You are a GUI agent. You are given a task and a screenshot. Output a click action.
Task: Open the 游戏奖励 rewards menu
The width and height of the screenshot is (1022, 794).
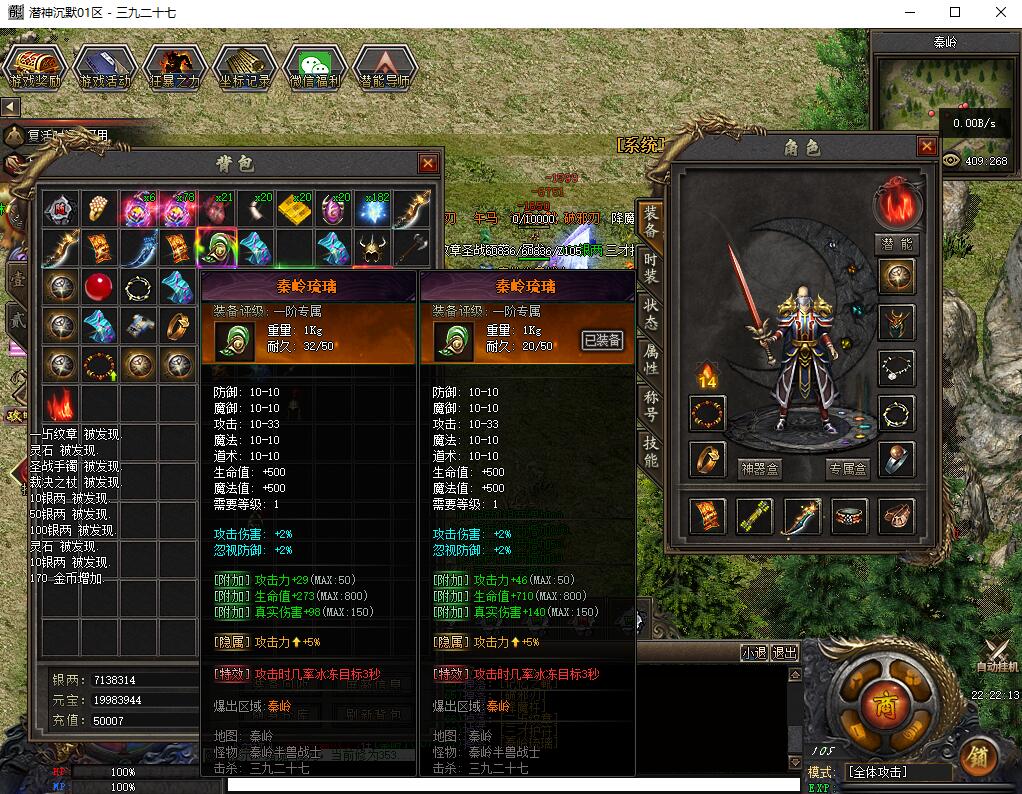click(35, 68)
